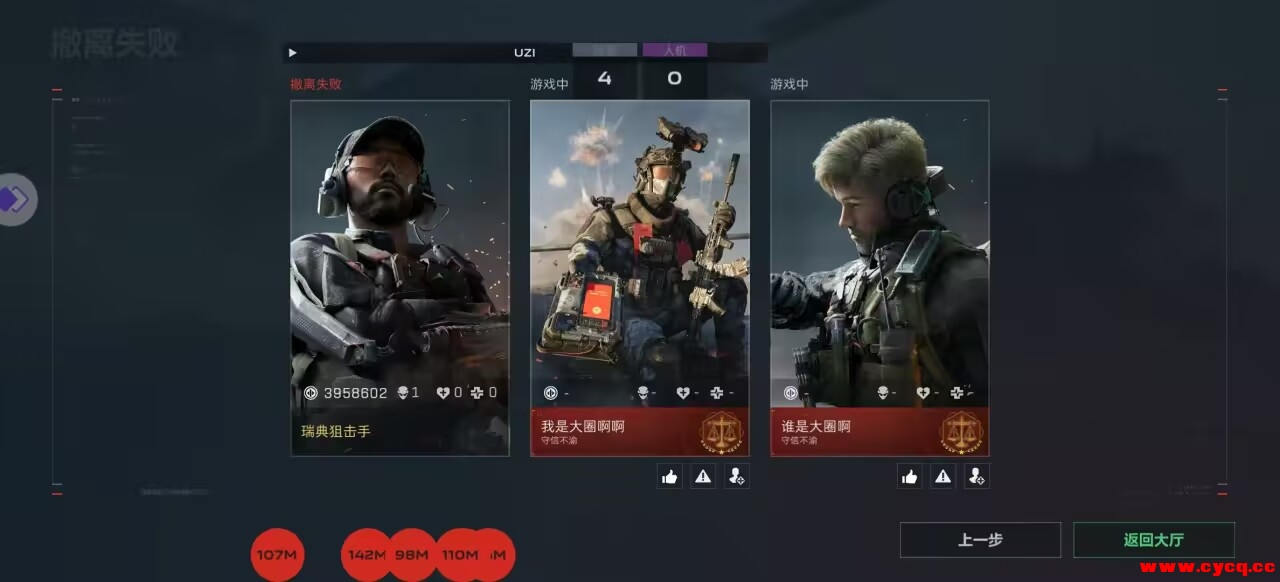Open 我是大圈啊啊's player card
This screenshot has height=582, width=1280.
click(640, 278)
